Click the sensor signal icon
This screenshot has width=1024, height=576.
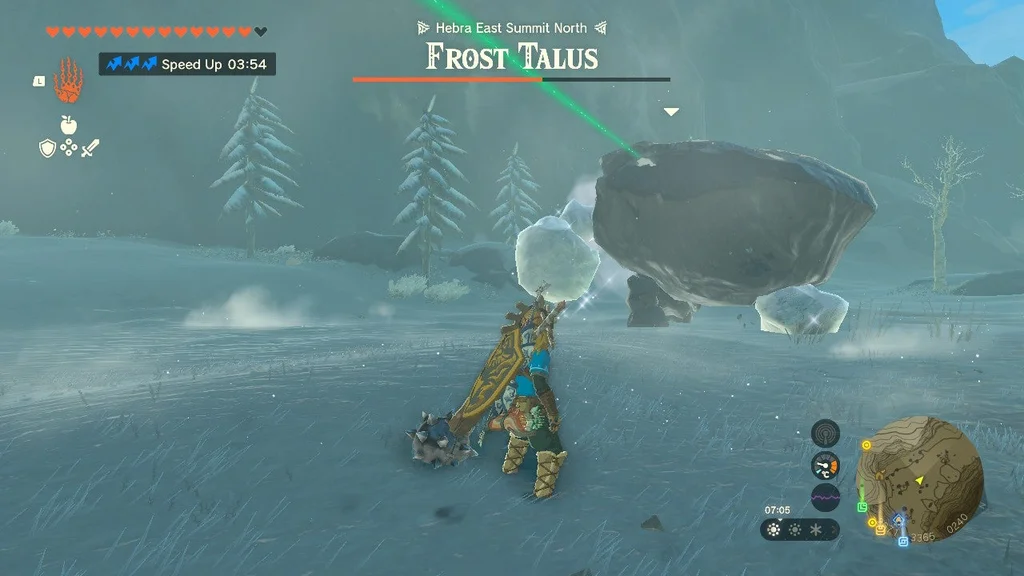pyautogui.click(x=825, y=433)
